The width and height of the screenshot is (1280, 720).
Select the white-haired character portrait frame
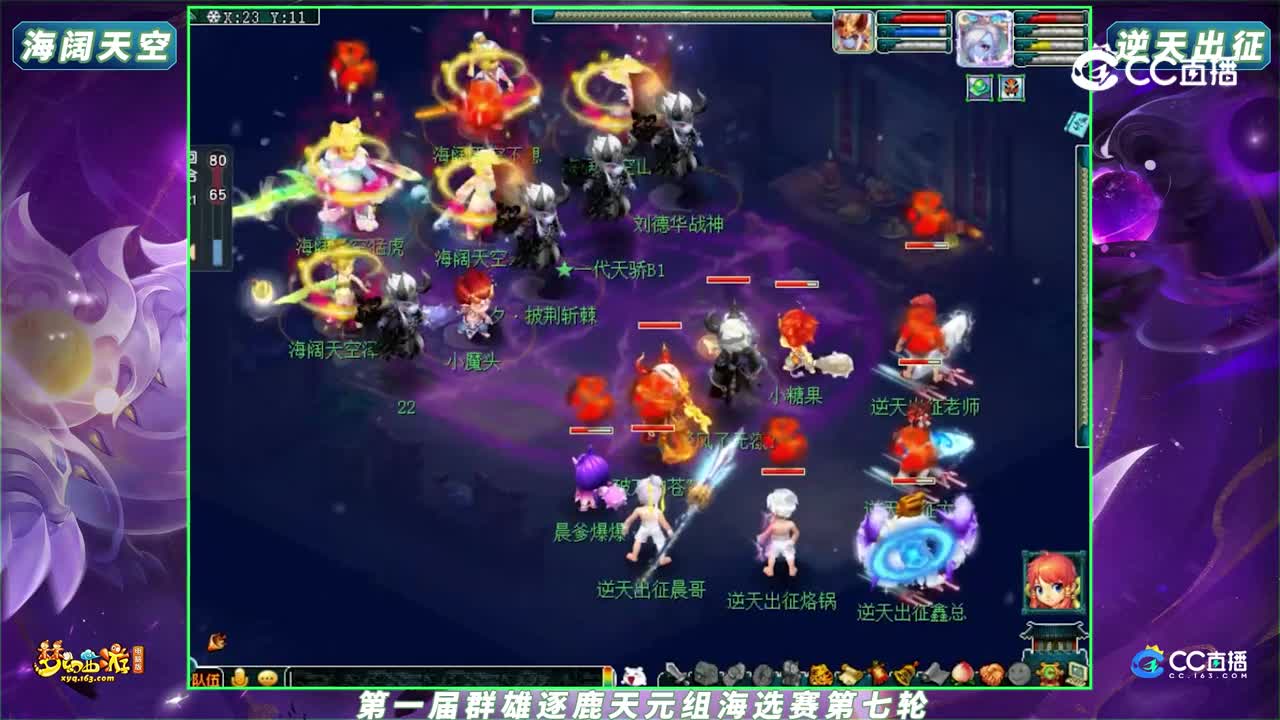[983, 38]
